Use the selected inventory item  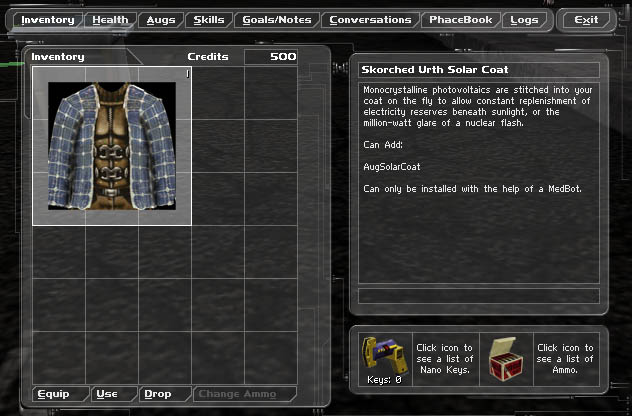pos(107,394)
